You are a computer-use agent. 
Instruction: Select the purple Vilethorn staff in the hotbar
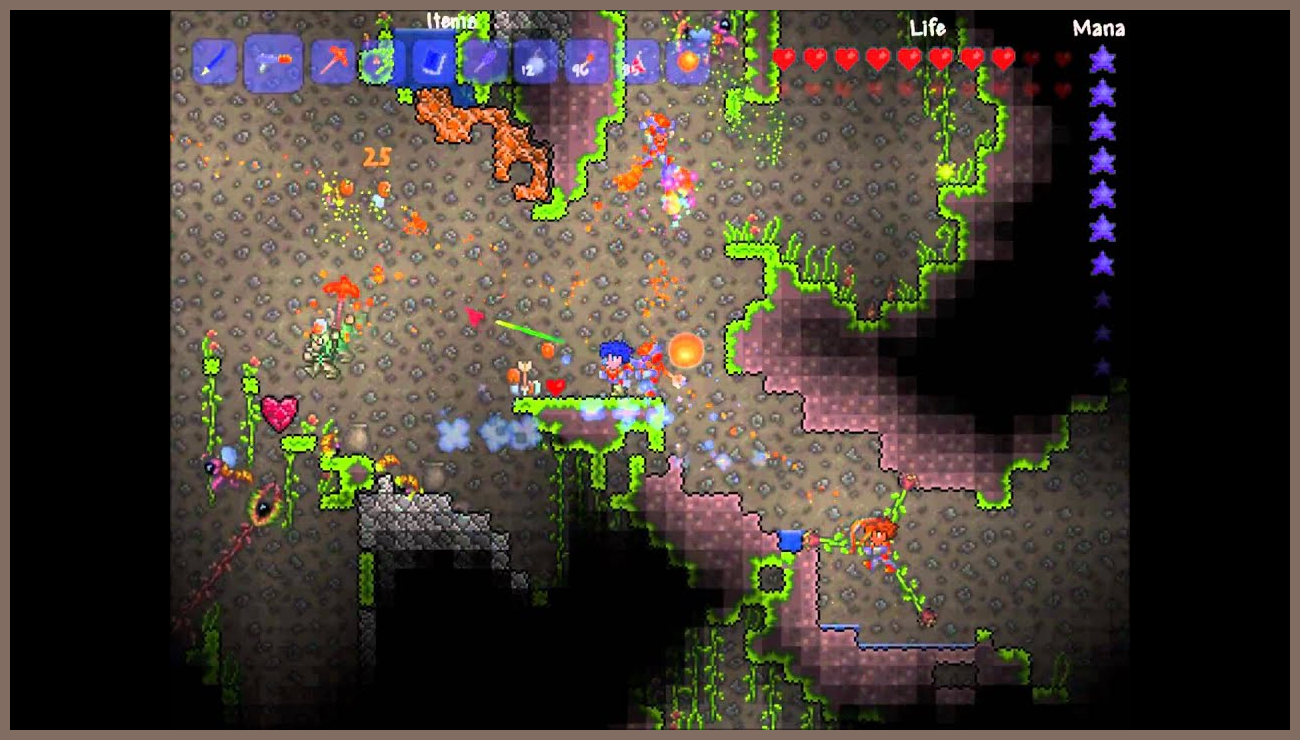tap(484, 60)
